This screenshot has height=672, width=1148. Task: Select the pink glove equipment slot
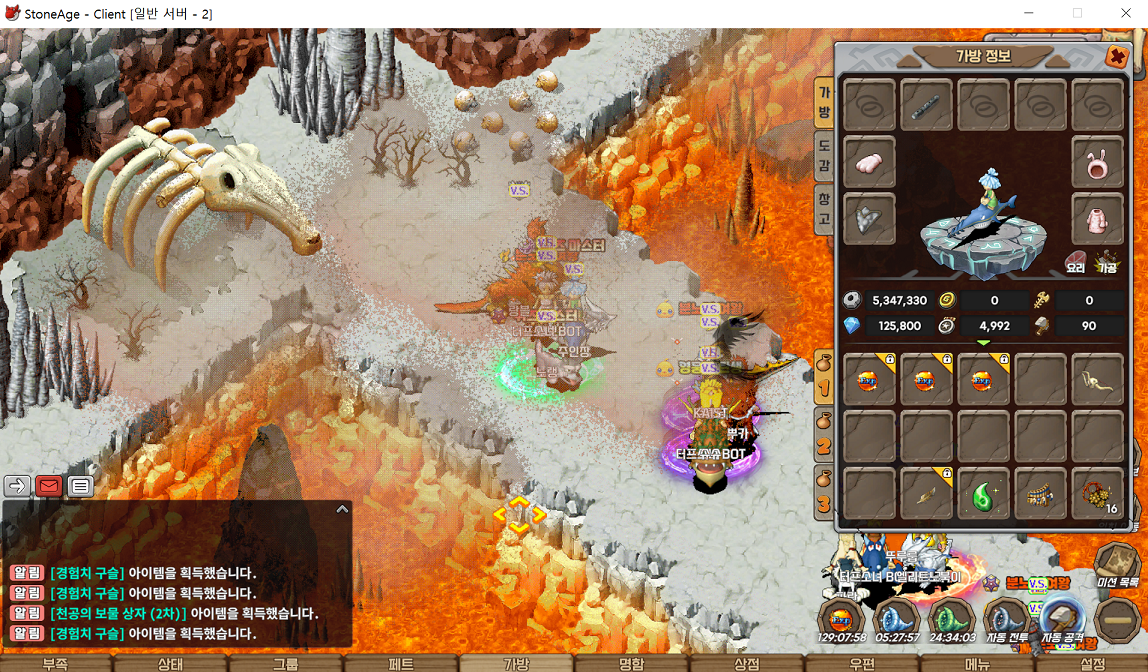(x=869, y=161)
